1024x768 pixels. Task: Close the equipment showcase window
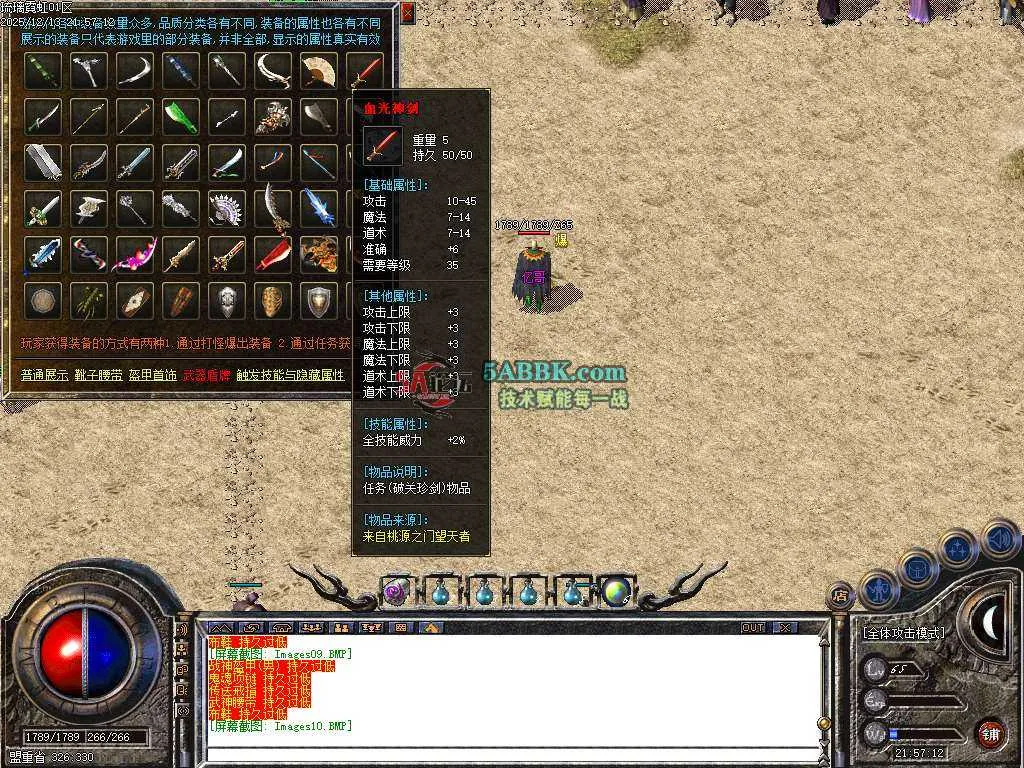[407, 13]
